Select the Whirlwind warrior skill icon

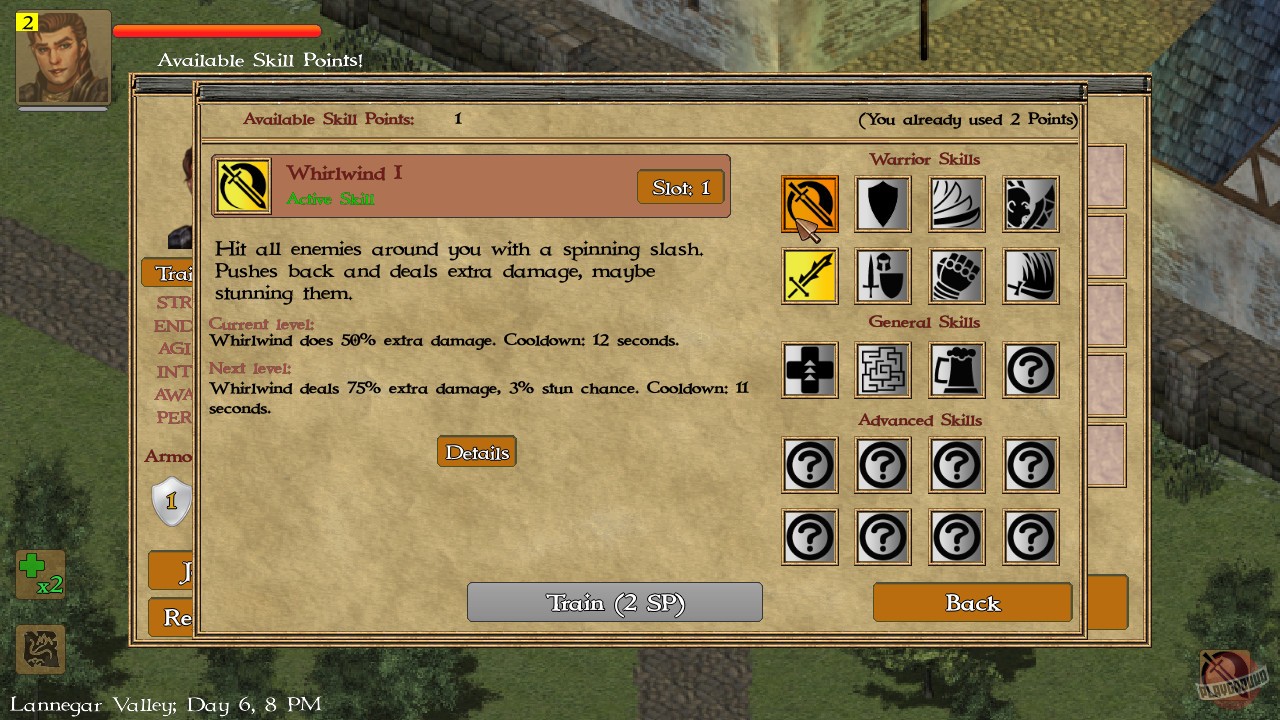[x=809, y=203]
